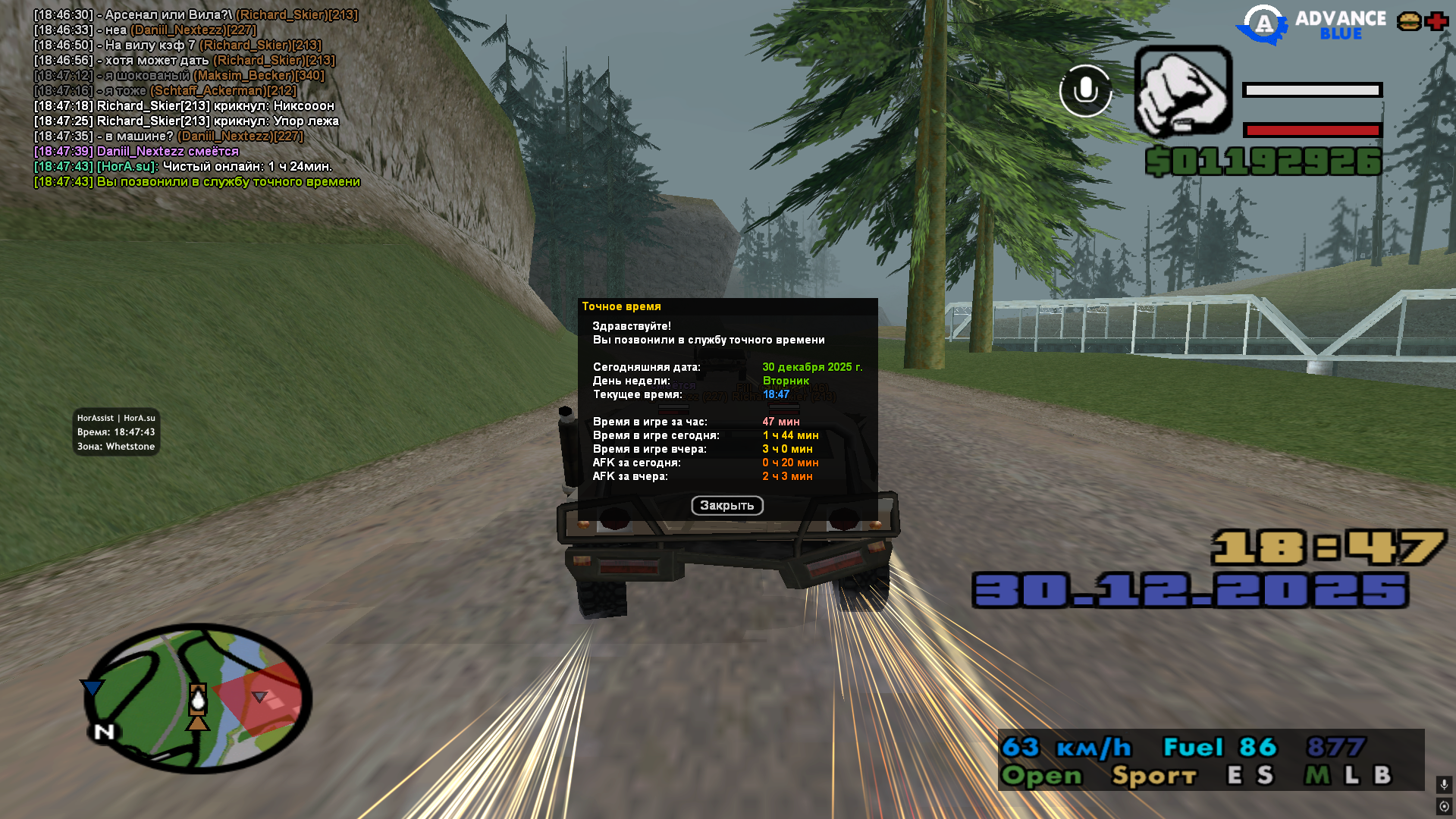Close the Точное время dialog
The height and width of the screenshot is (819, 1456).
[x=726, y=506]
